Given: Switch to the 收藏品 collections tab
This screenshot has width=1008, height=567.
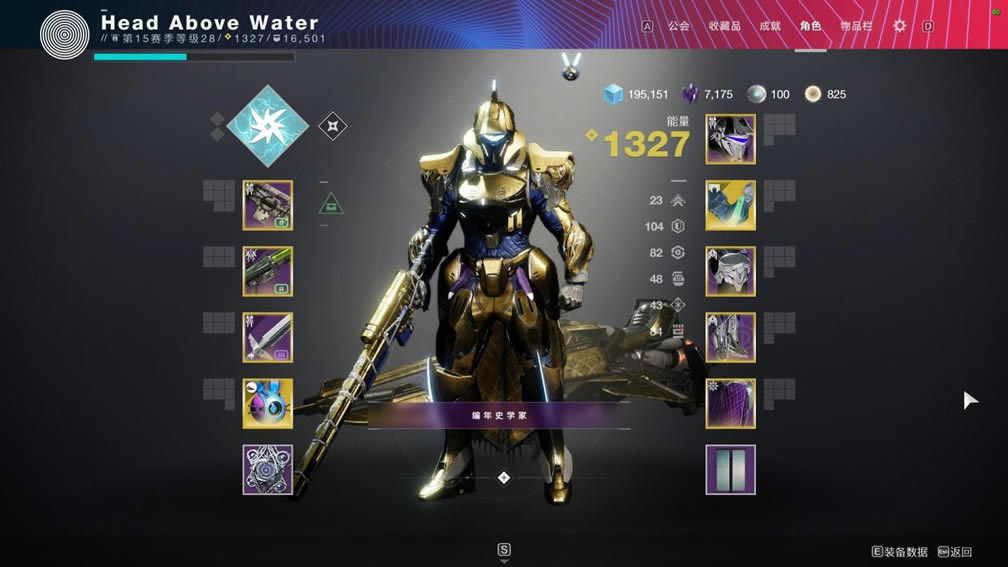Looking at the screenshot, I should click(x=724, y=26).
